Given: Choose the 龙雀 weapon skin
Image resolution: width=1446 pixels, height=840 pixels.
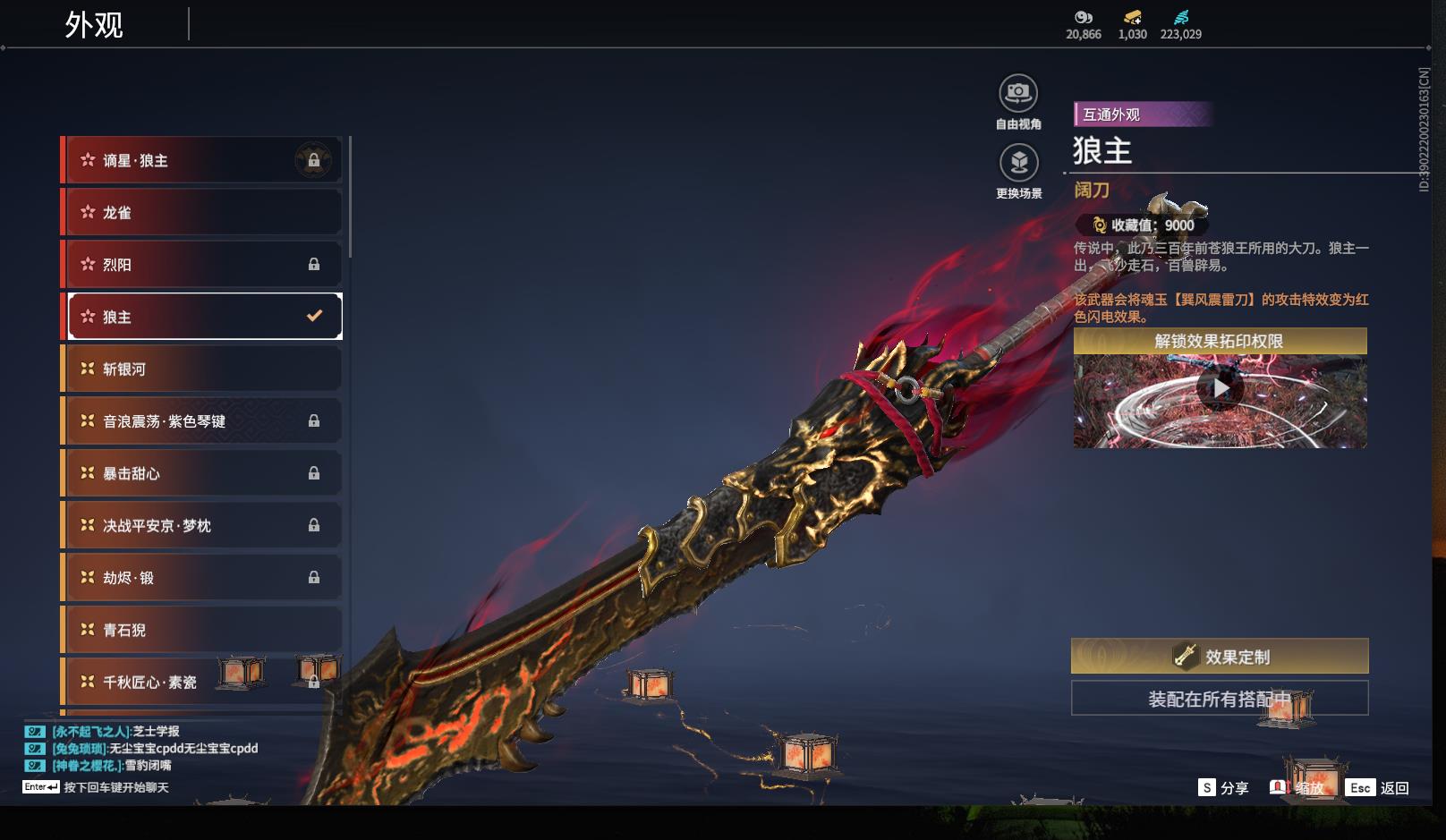Looking at the screenshot, I should click(203, 213).
